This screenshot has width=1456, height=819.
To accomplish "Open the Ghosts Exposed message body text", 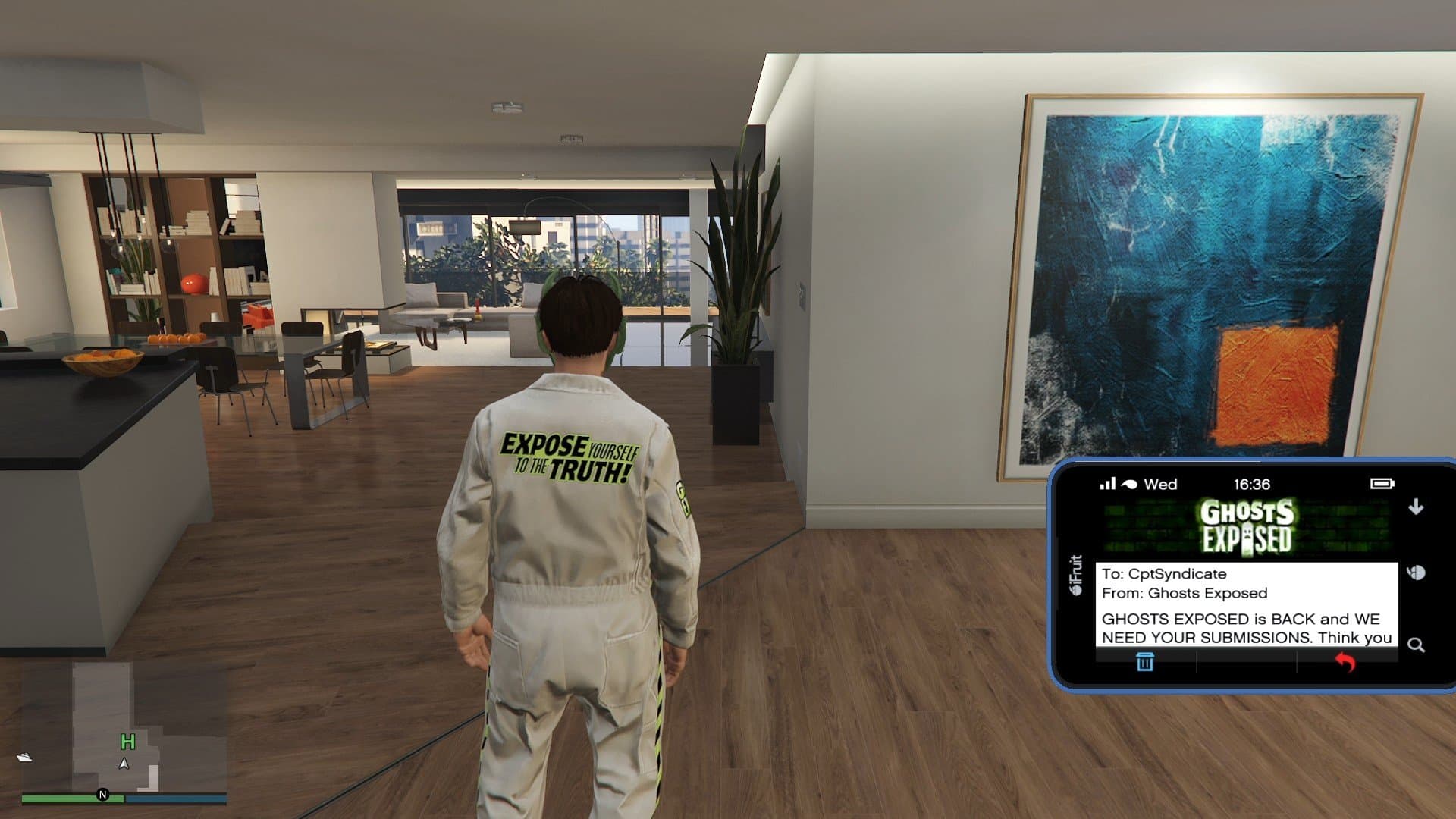I will click(x=1246, y=628).
